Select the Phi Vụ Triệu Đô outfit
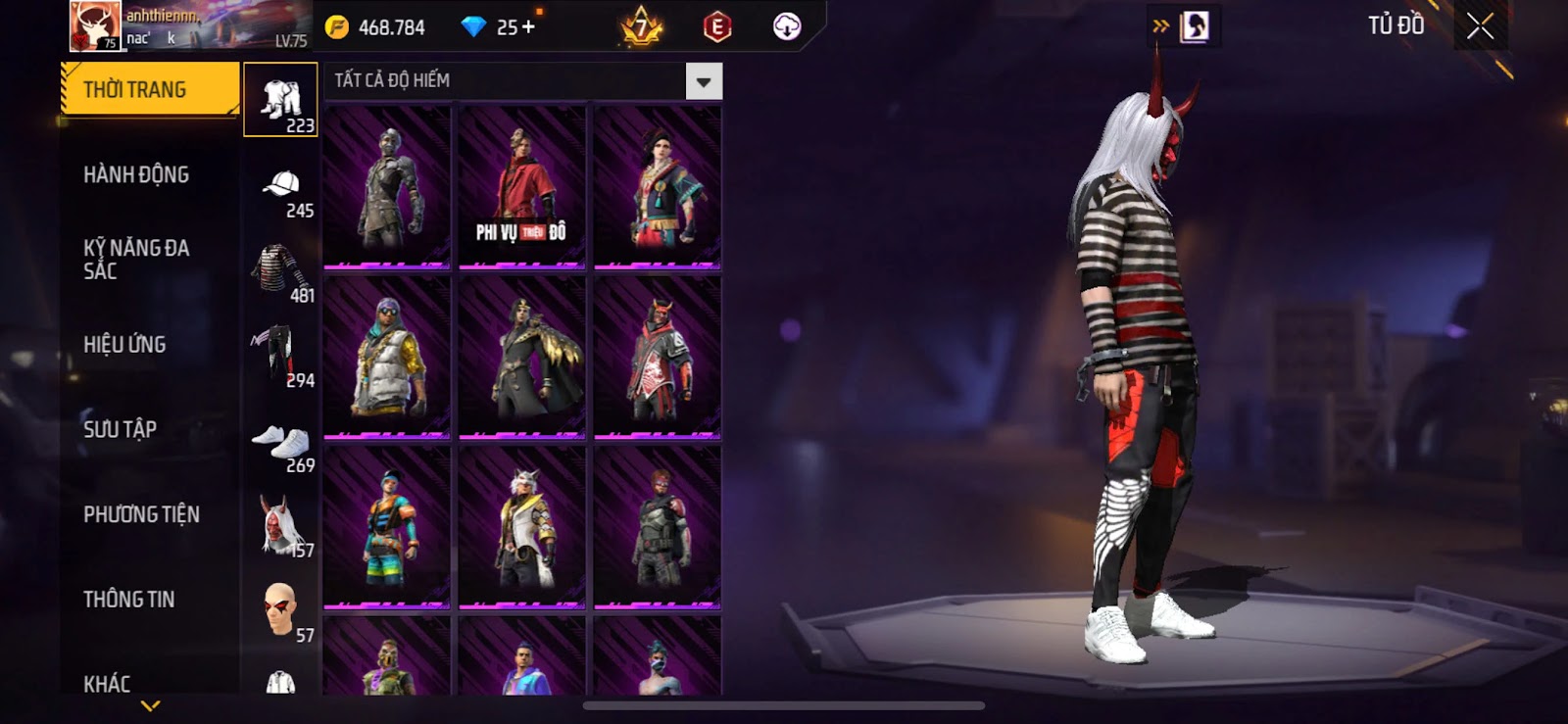Viewport: 1568px width, 724px height. 522,186
